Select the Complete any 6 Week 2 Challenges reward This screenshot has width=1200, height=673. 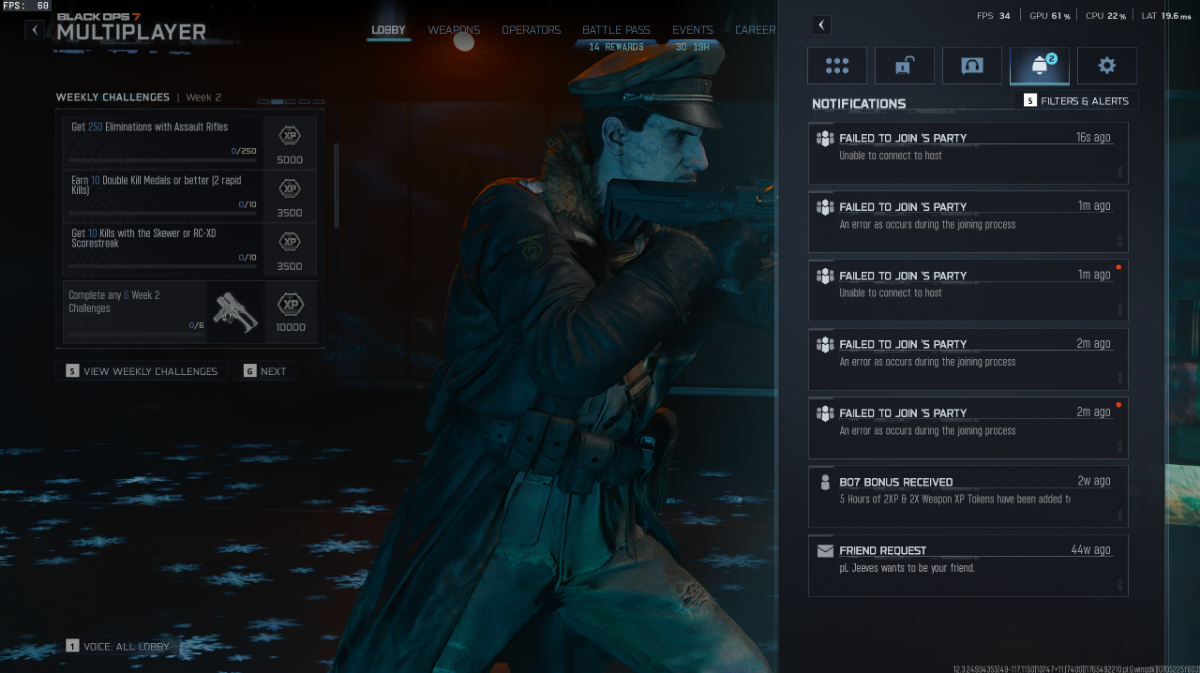(189, 312)
